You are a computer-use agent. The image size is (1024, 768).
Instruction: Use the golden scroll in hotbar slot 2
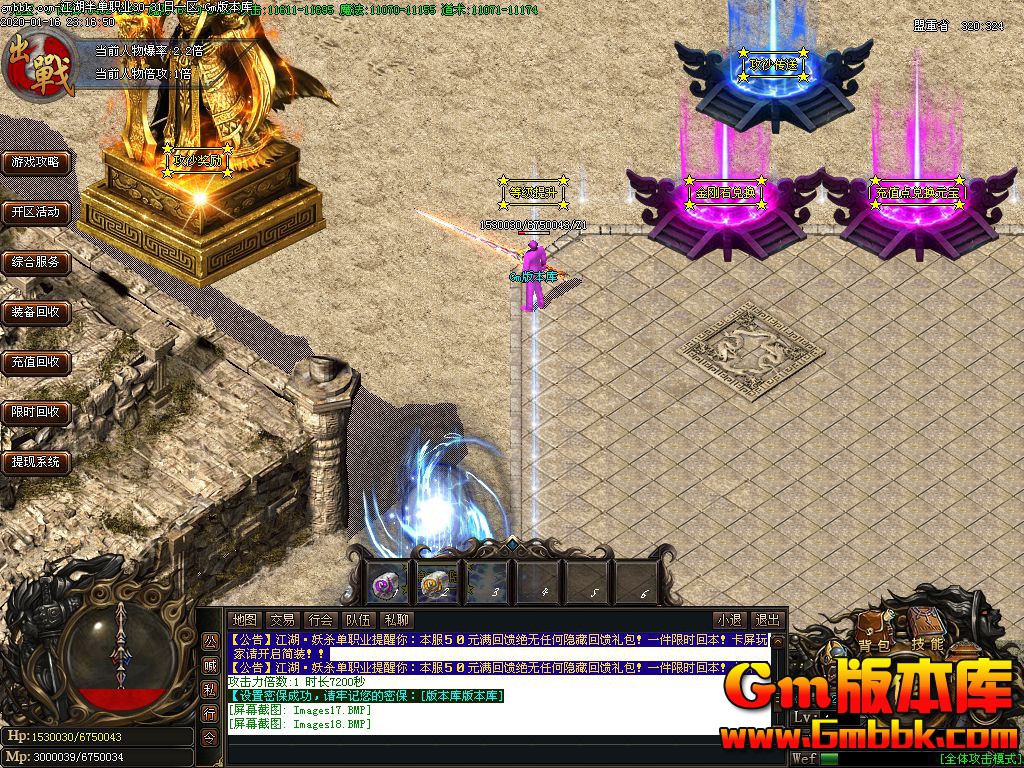pyautogui.click(x=436, y=581)
